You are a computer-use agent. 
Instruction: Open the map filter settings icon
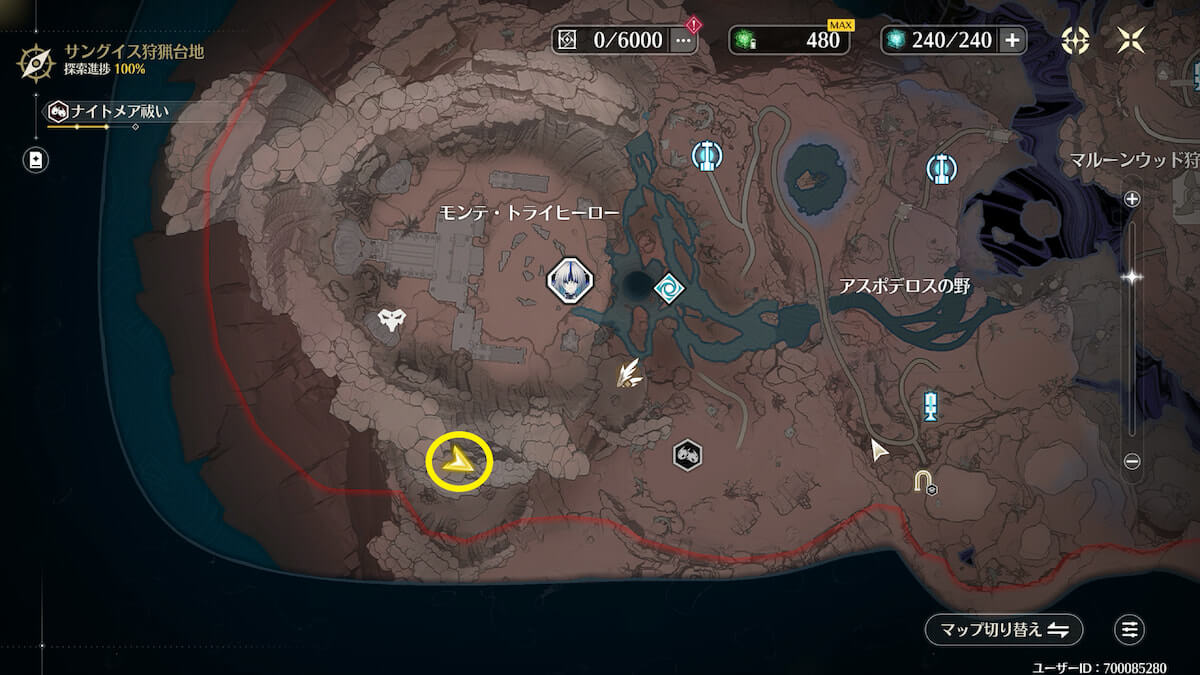[x=1130, y=629]
